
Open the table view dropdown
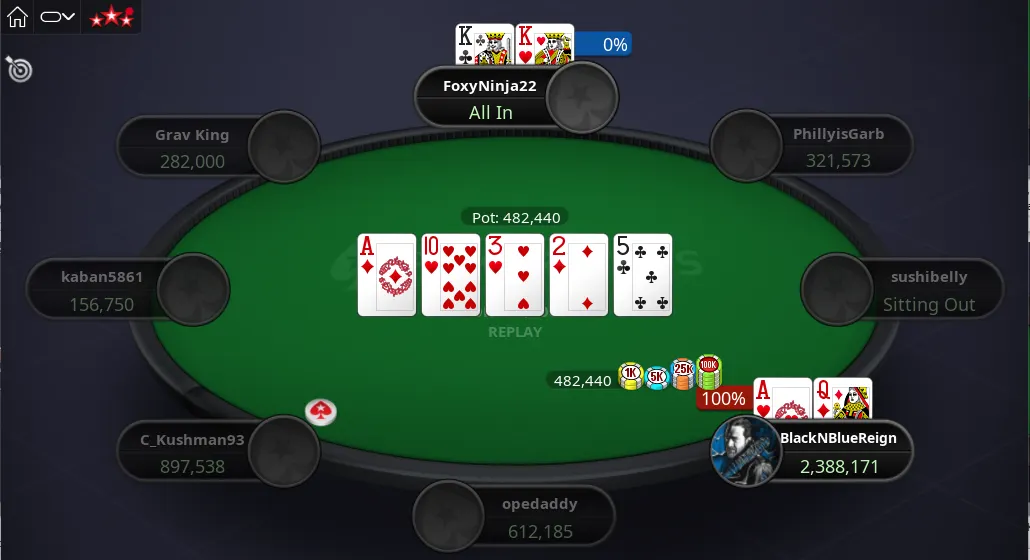point(58,17)
